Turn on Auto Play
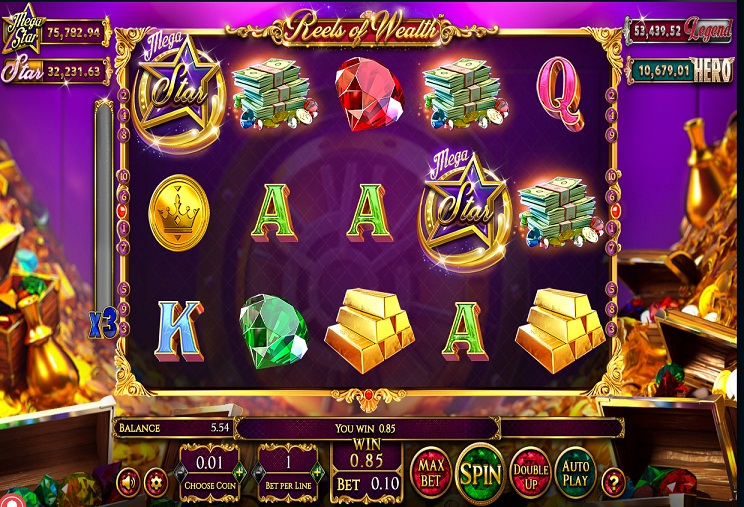Screen dimensions: 744x507 [x=575, y=472]
